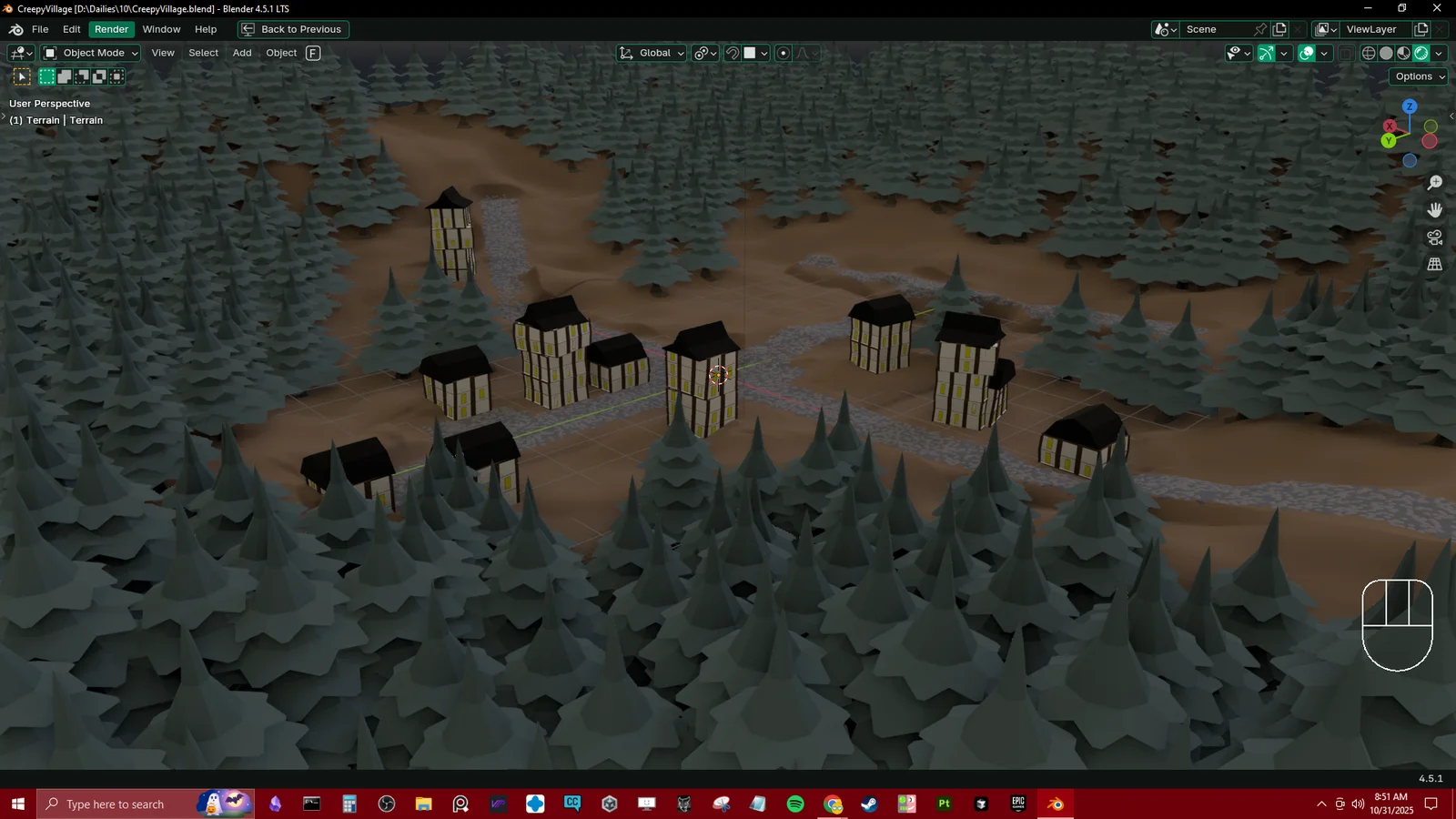Select Wireframe viewport shading
The image size is (1456, 819).
click(x=1369, y=53)
